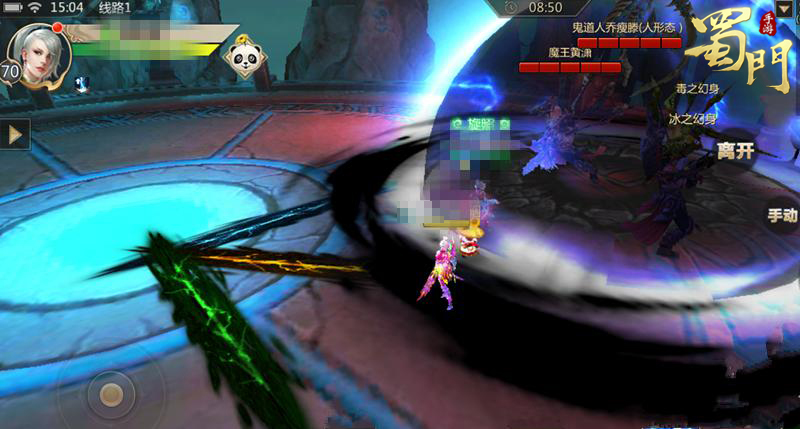Viewport: 800px width, 429px height.
Task: Tap the panda pet icon
Action: 242,58
